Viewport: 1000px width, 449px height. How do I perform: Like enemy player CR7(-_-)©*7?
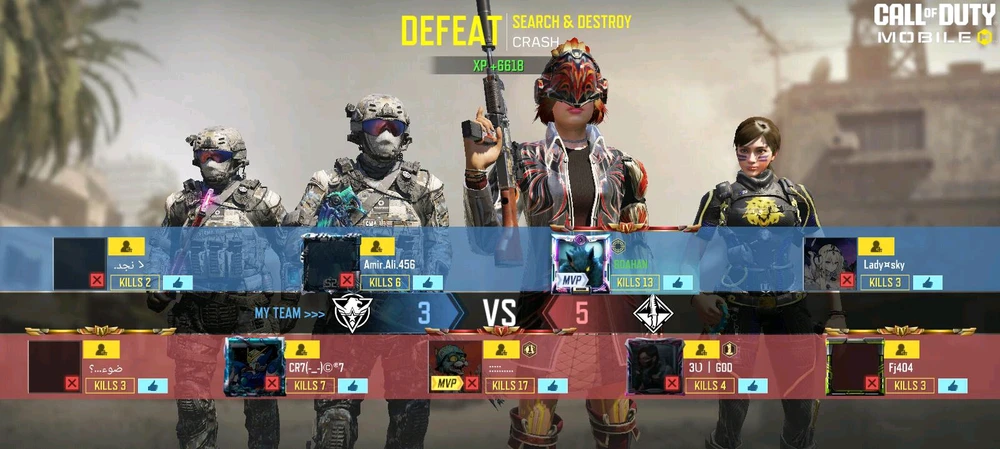coord(352,386)
